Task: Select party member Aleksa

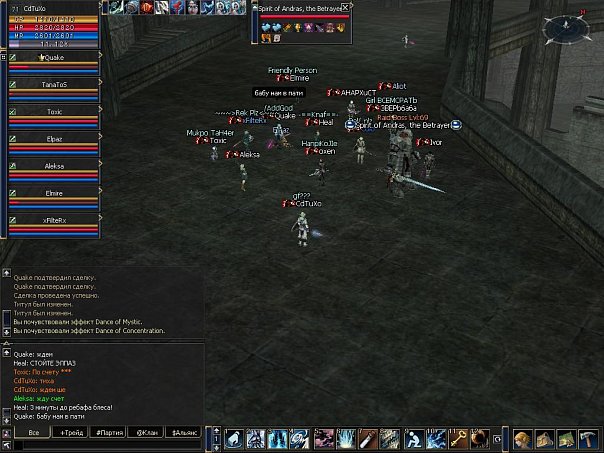Action: click(54, 166)
